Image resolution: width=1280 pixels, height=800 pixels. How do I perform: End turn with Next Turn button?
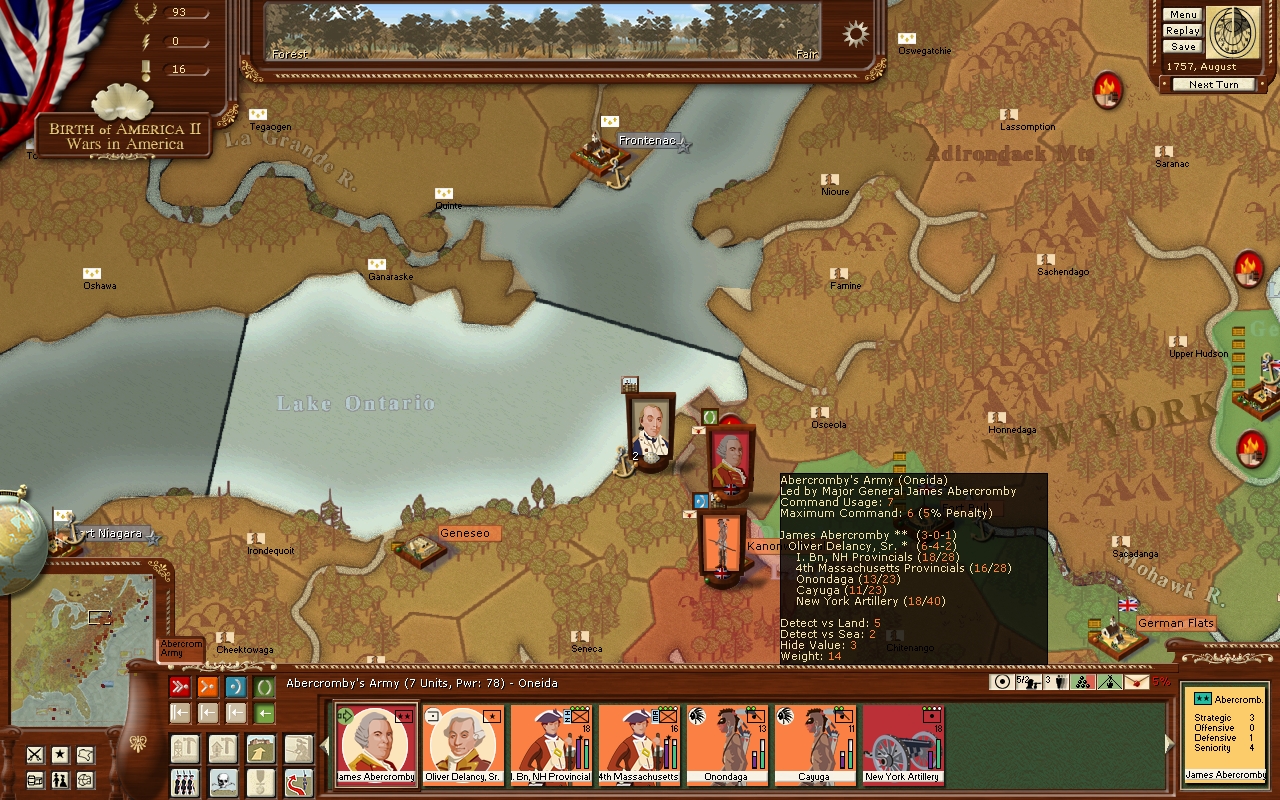(x=1213, y=85)
